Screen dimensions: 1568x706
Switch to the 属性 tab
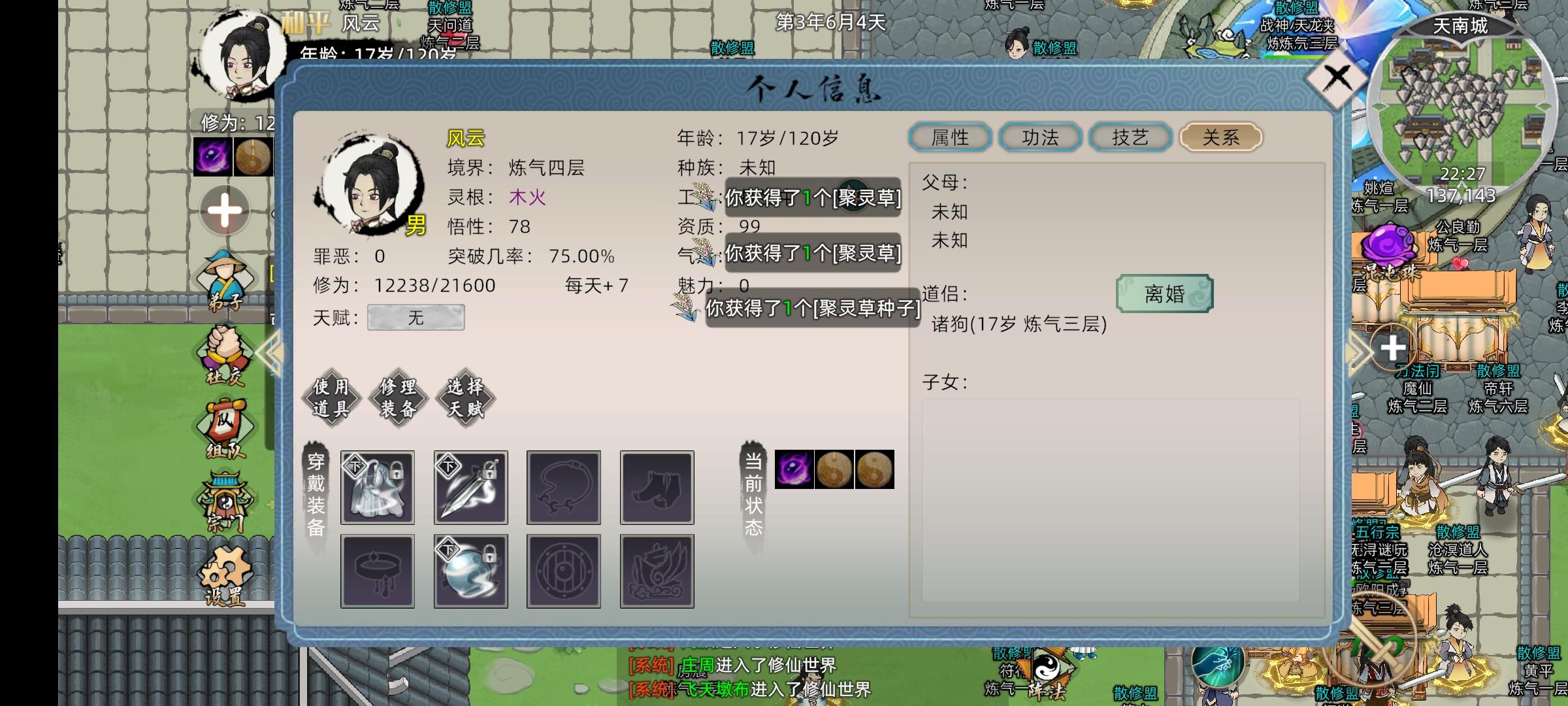(x=951, y=137)
